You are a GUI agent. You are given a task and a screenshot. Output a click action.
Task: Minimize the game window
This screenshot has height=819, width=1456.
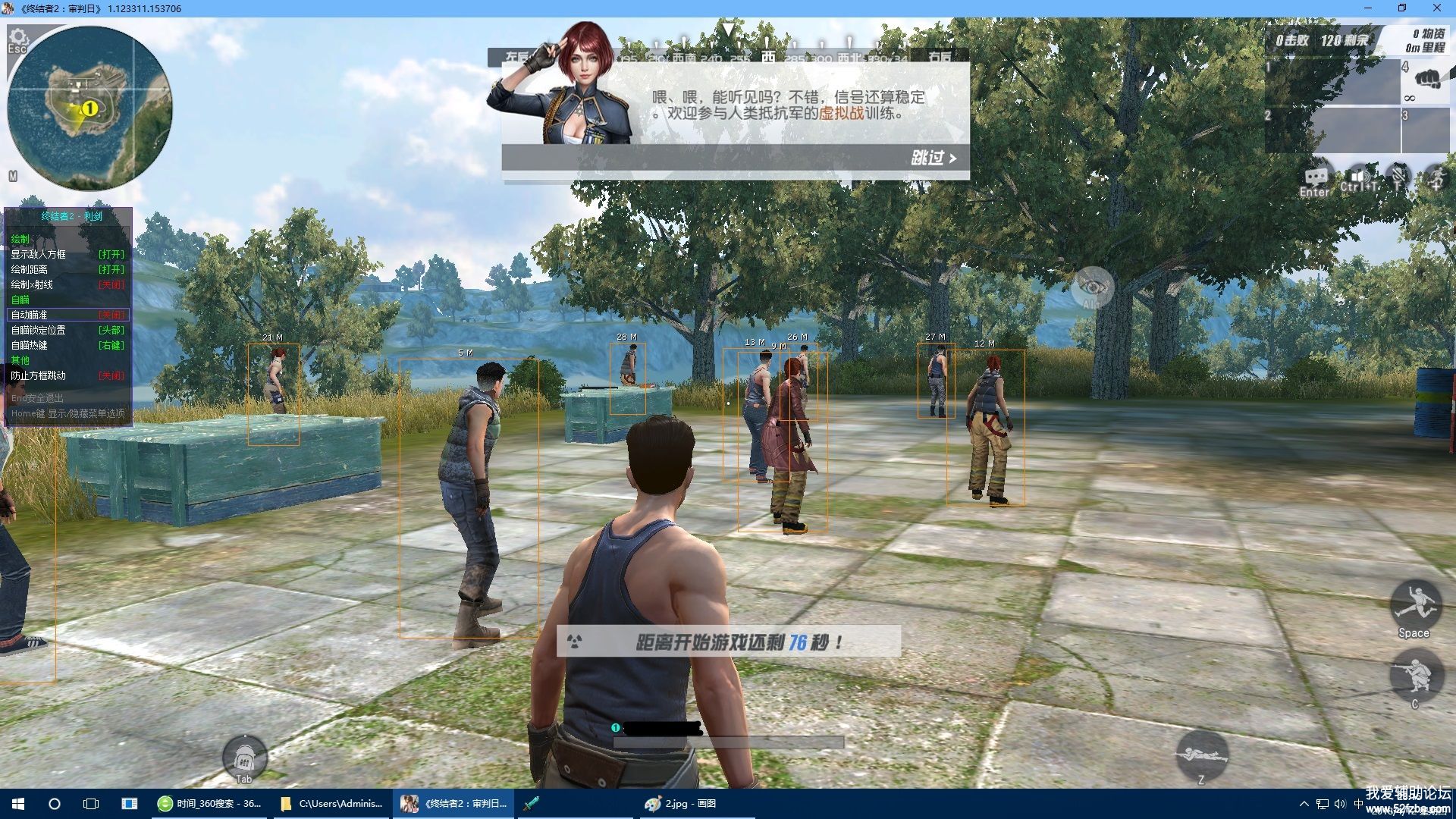1368,8
